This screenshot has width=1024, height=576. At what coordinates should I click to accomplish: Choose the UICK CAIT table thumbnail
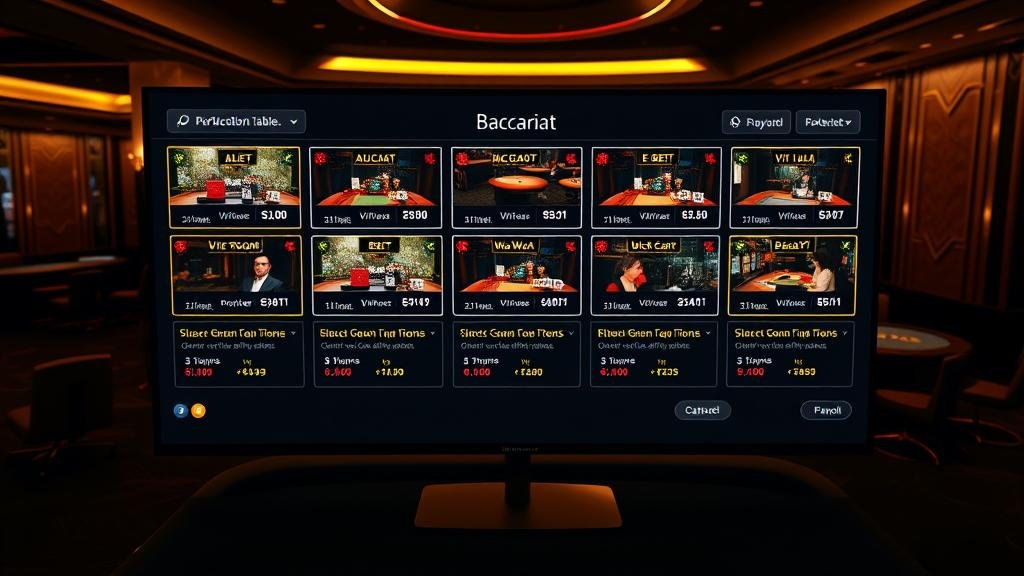654,275
